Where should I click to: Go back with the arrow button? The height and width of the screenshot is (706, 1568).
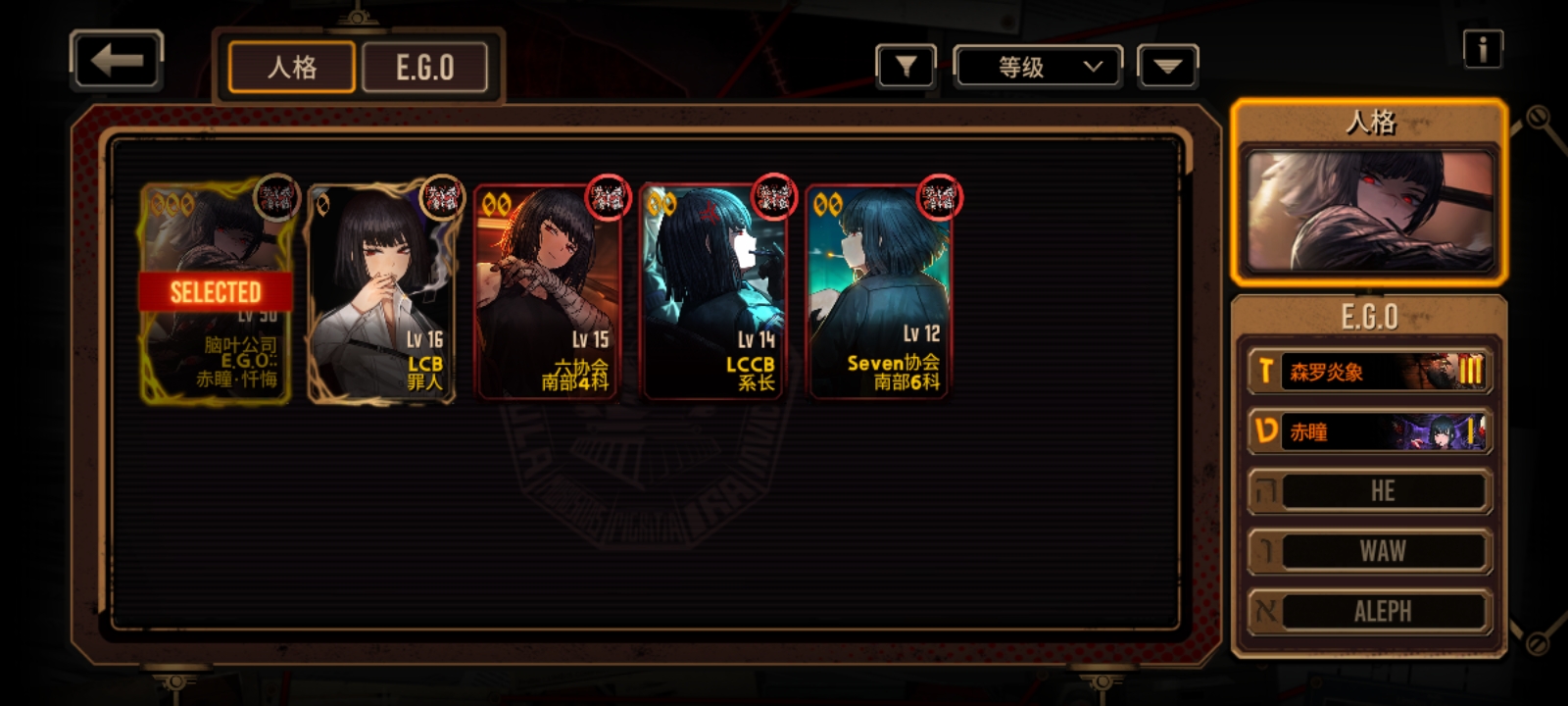(x=116, y=61)
